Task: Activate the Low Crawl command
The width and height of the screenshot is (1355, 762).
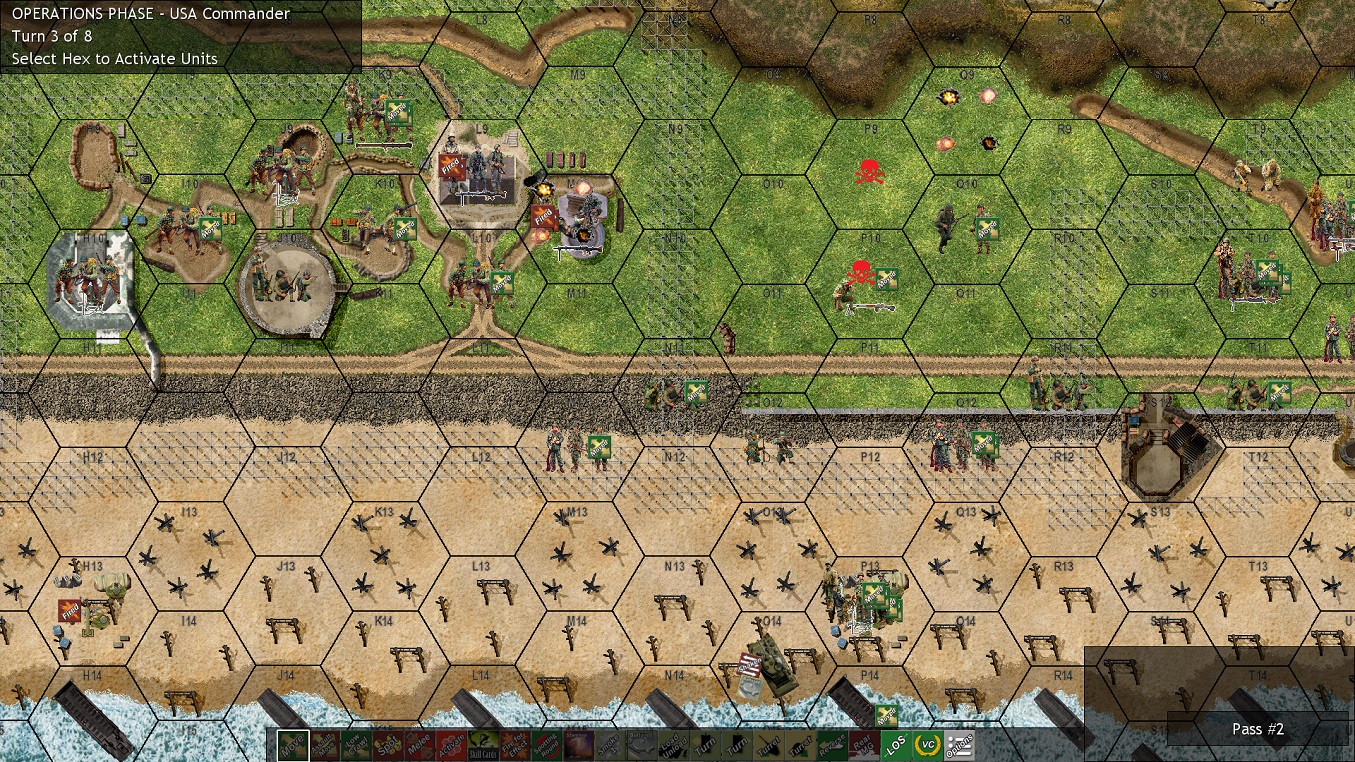Action: pos(356,746)
